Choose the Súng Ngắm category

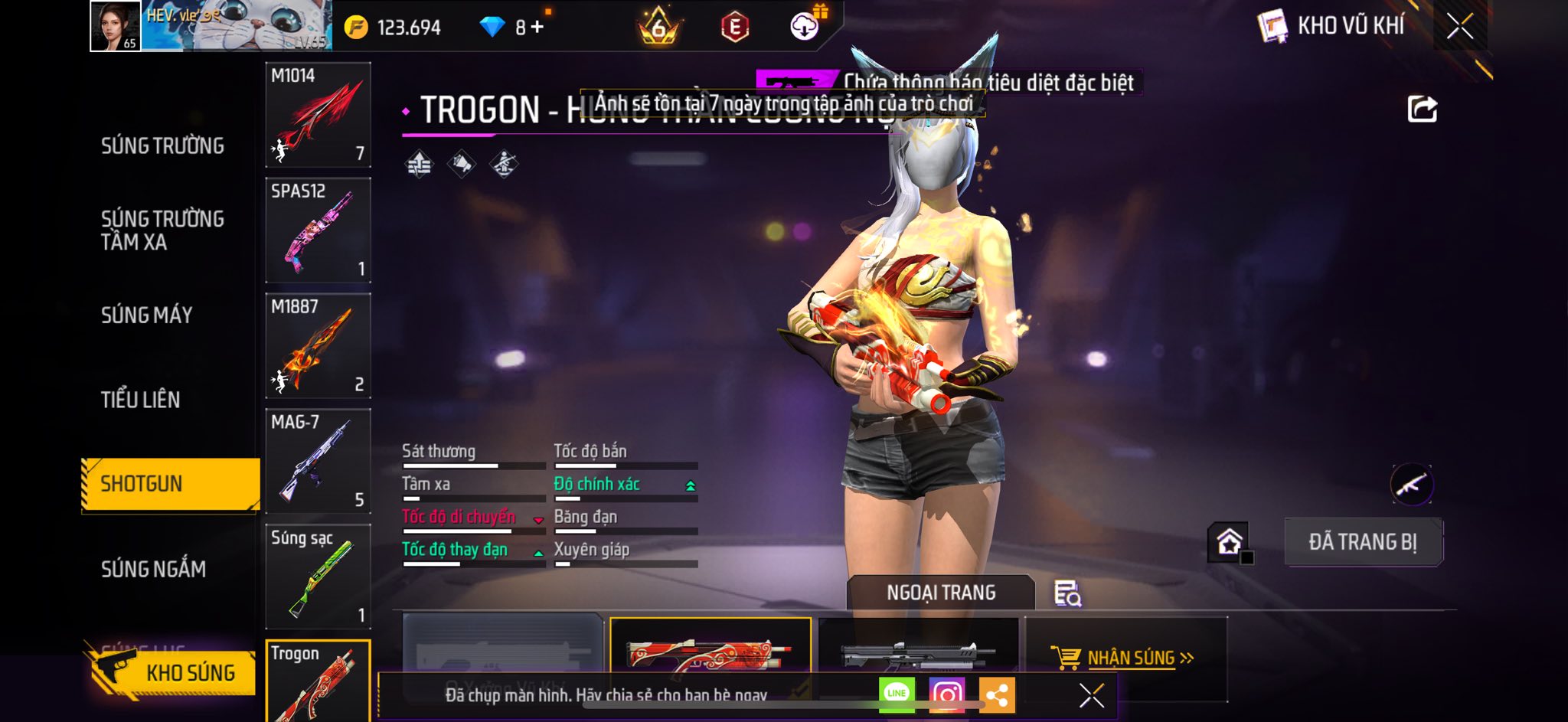pos(153,569)
